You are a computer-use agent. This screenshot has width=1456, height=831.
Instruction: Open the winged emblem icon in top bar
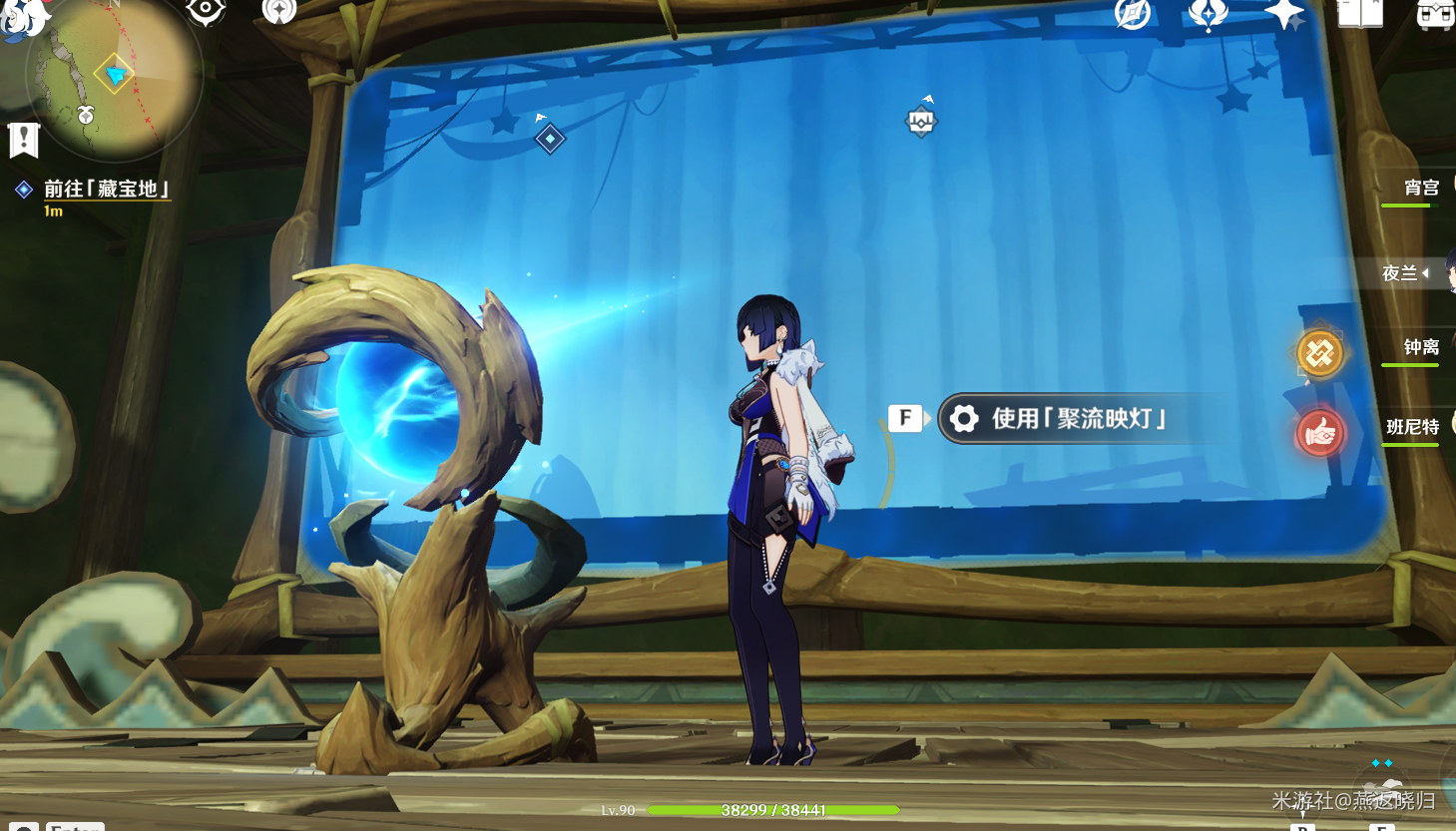1208,13
